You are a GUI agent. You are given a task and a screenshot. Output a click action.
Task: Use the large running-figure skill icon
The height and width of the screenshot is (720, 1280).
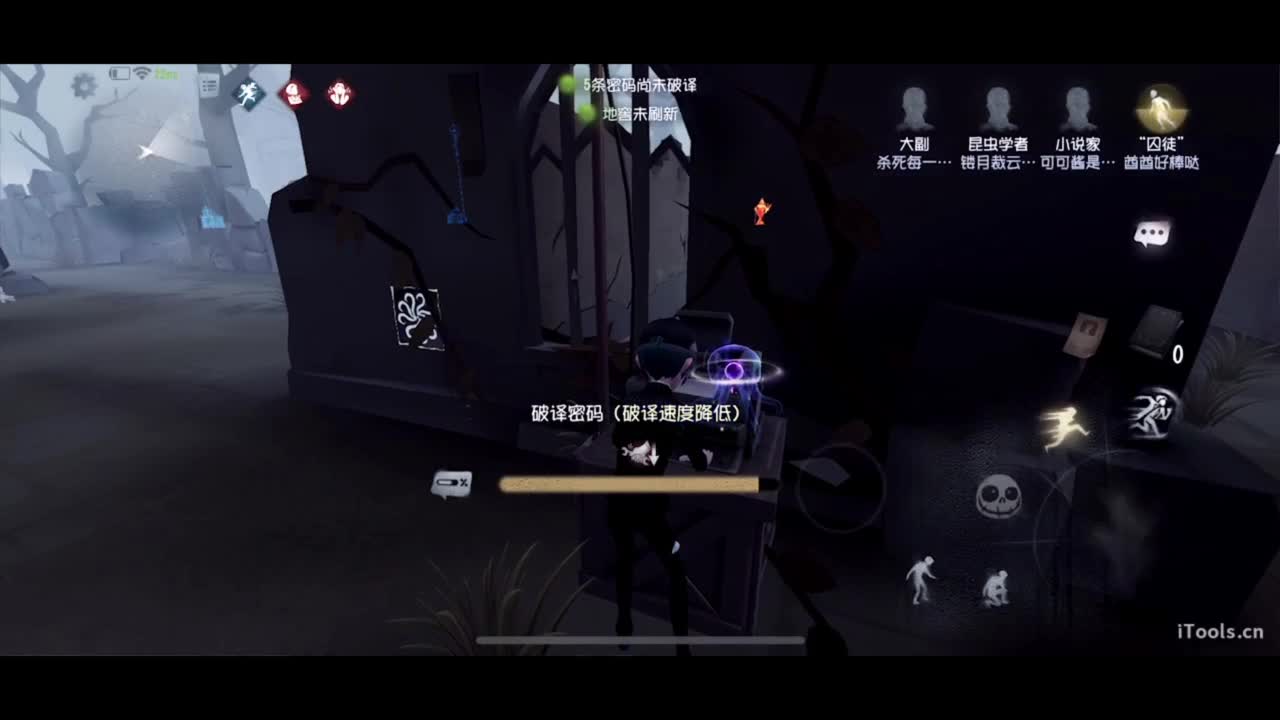[x=1150, y=415]
